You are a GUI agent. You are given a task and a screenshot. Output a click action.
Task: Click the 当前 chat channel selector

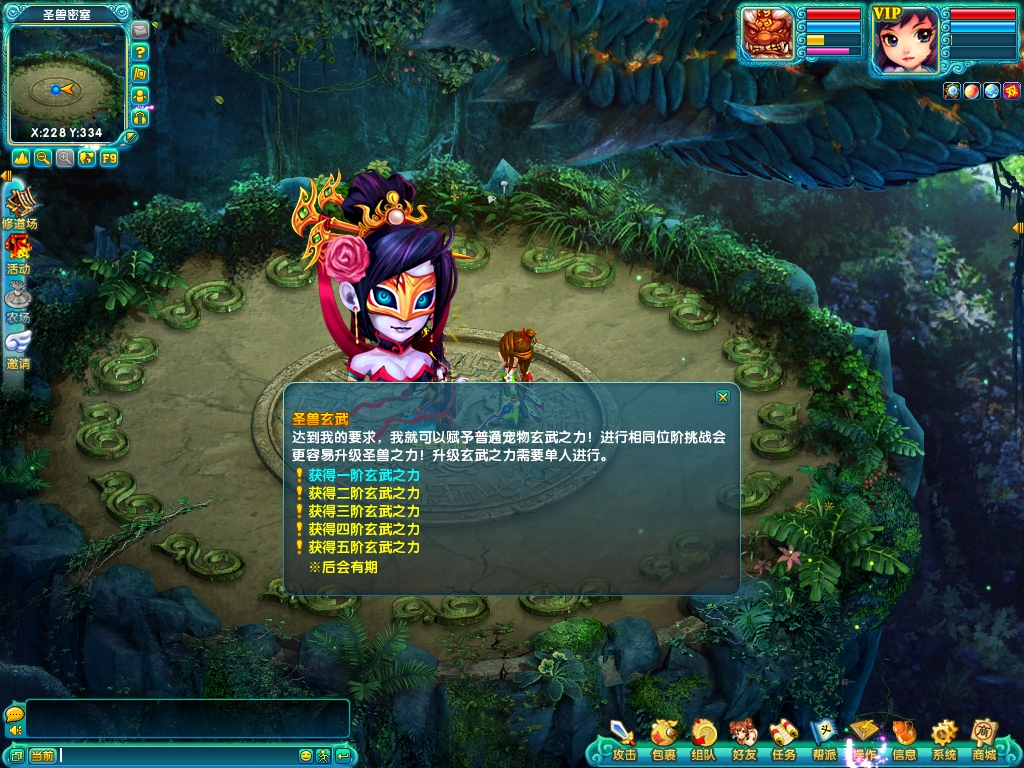[x=42, y=756]
